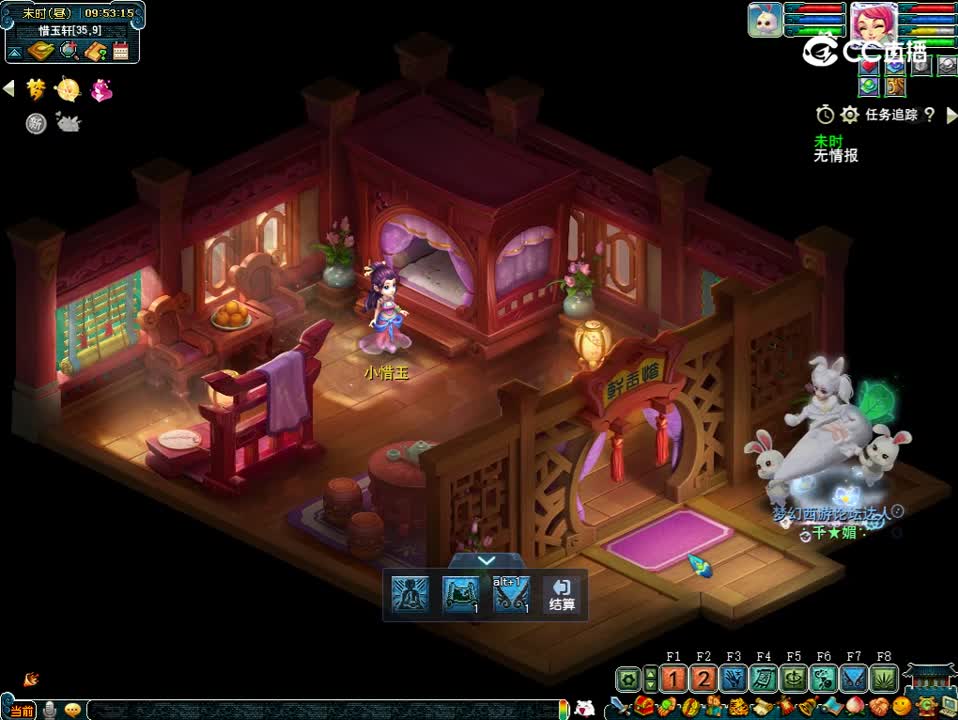Click the pink-haired character portrait
958x720 pixels.
tap(873, 21)
